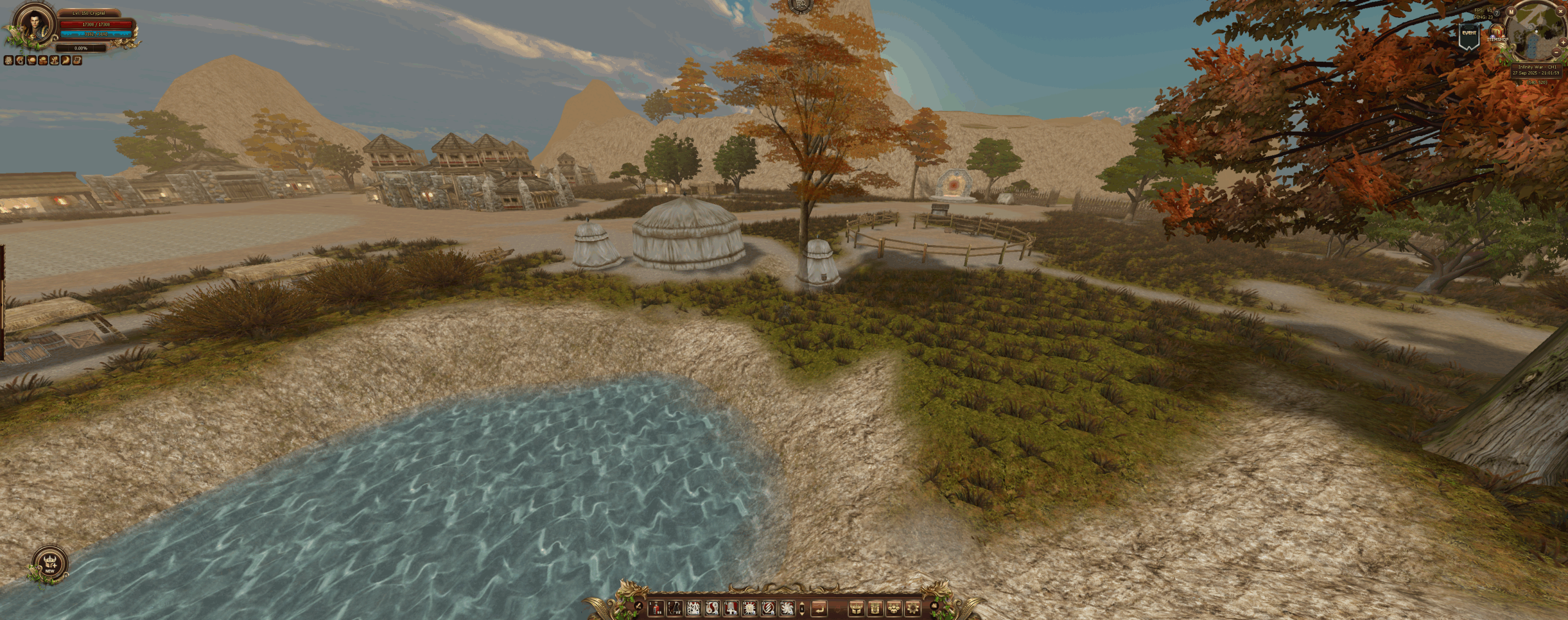Zoom in the minimap with the plus button
This screenshot has width=1568, height=620.
pos(1563,42)
